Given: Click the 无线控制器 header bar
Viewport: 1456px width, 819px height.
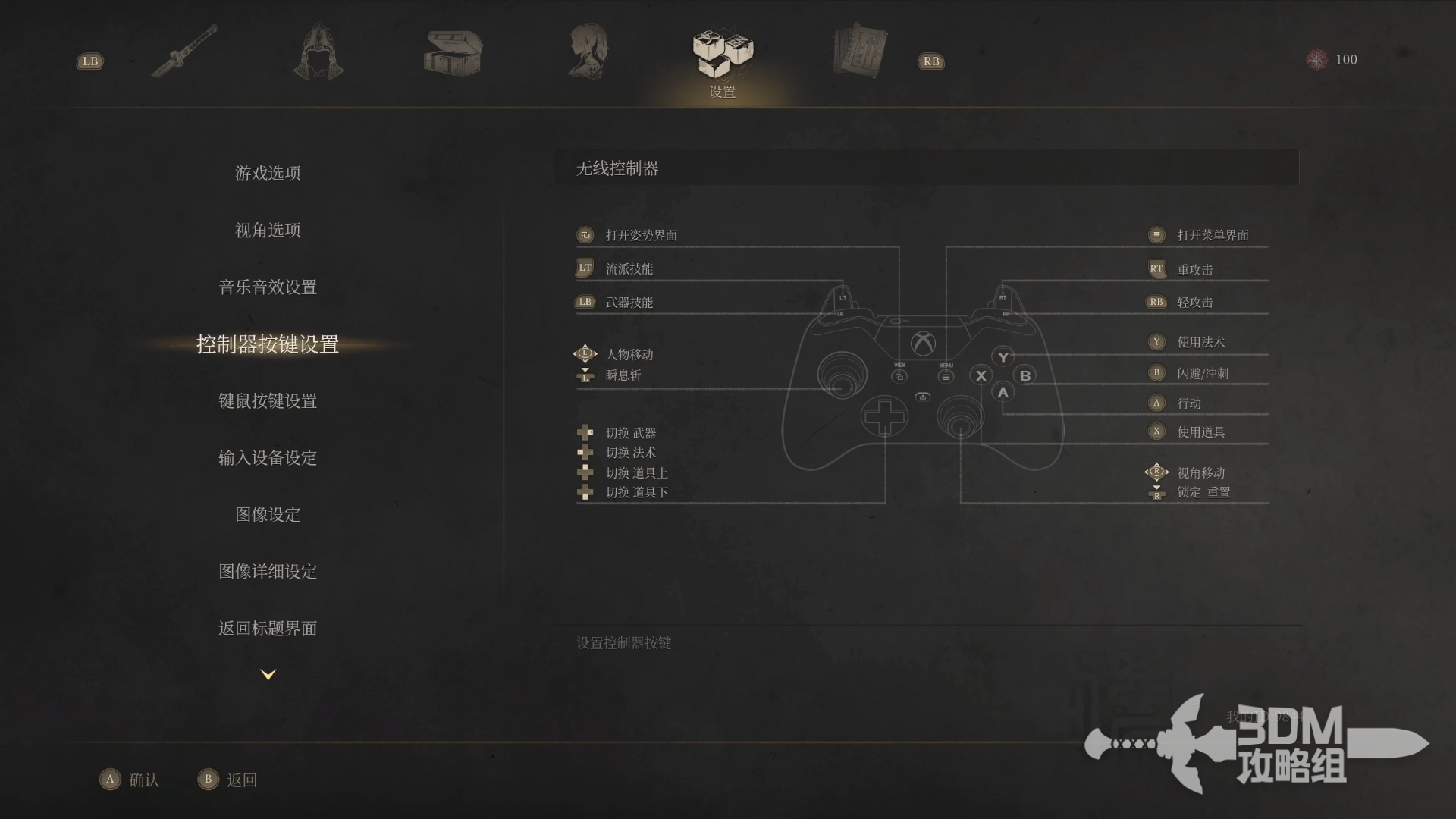Looking at the screenshot, I should (925, 168).
